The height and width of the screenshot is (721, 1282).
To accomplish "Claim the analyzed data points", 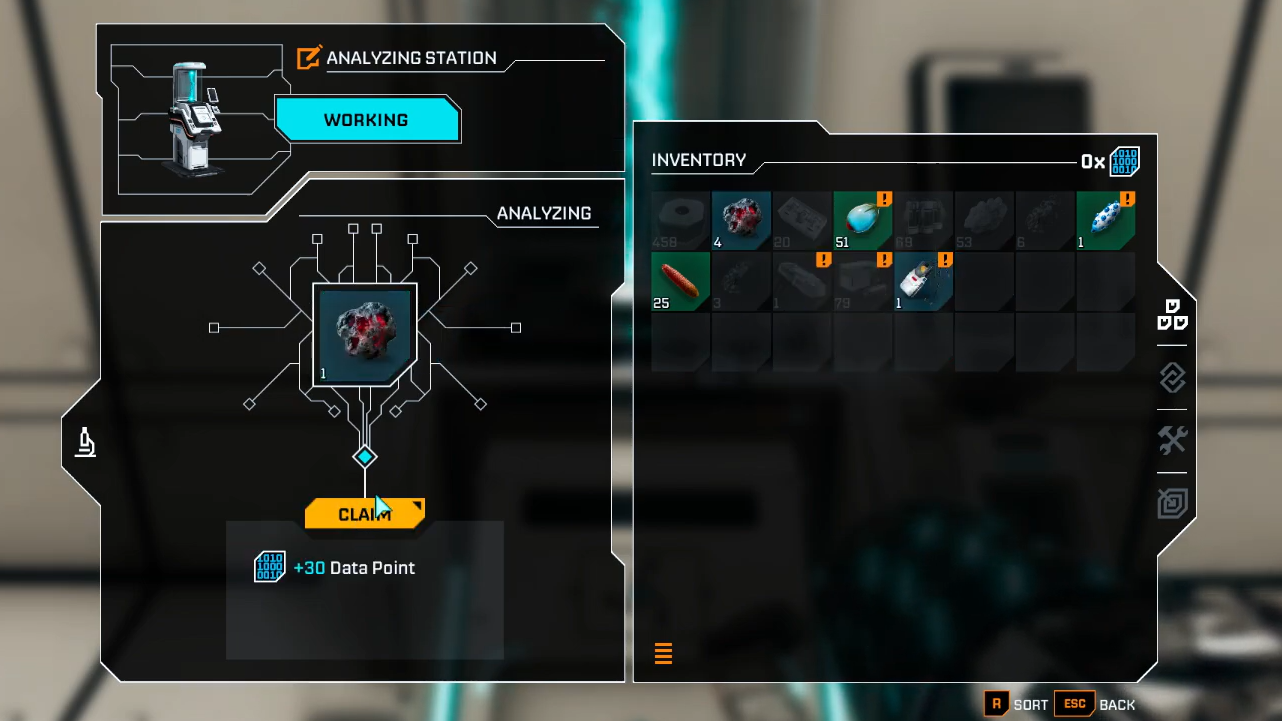I will [364, 514].
